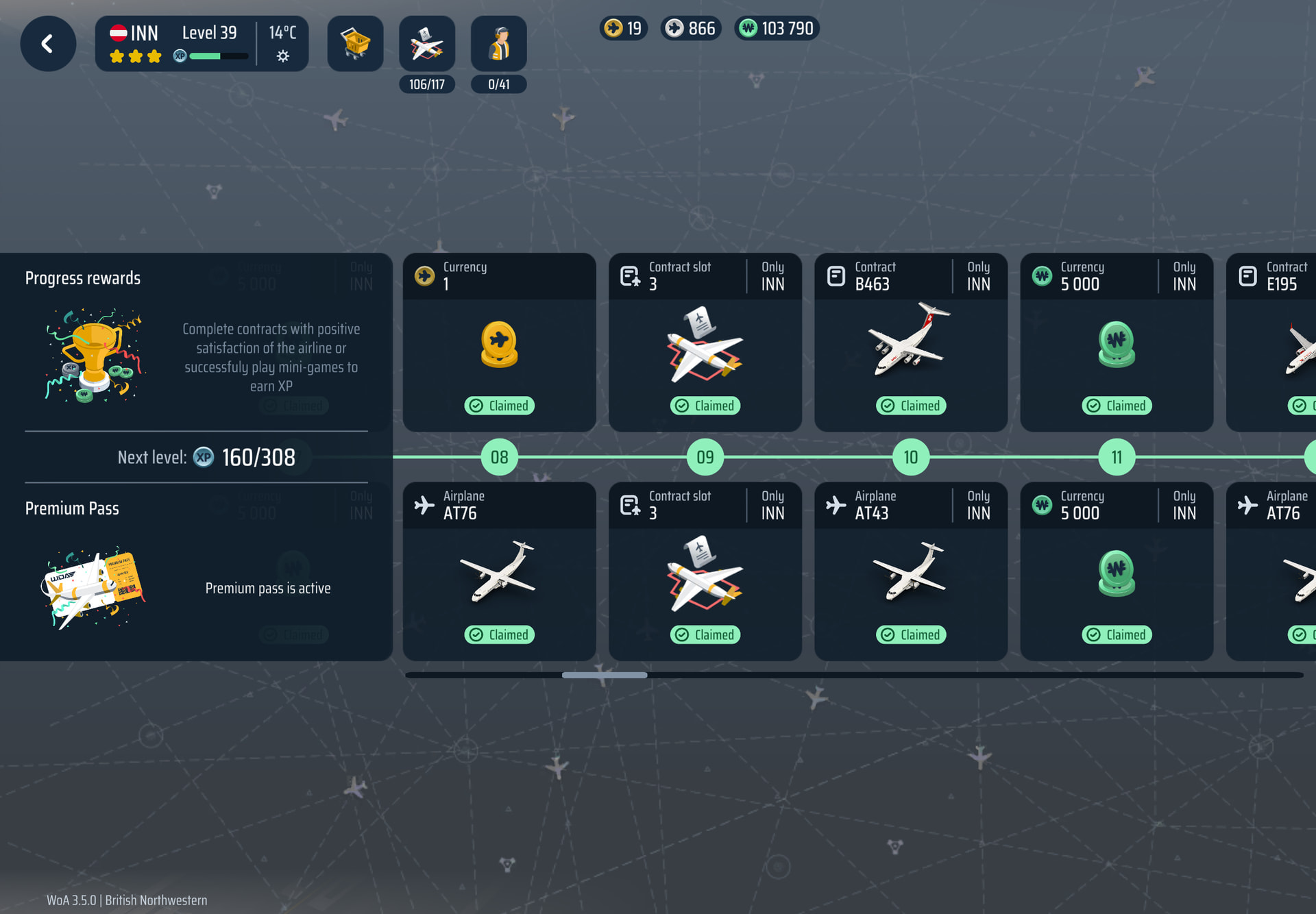1316x914 pixels.
Task: Click level marker 09 on the progress track
Action: (x=705, y=457)
